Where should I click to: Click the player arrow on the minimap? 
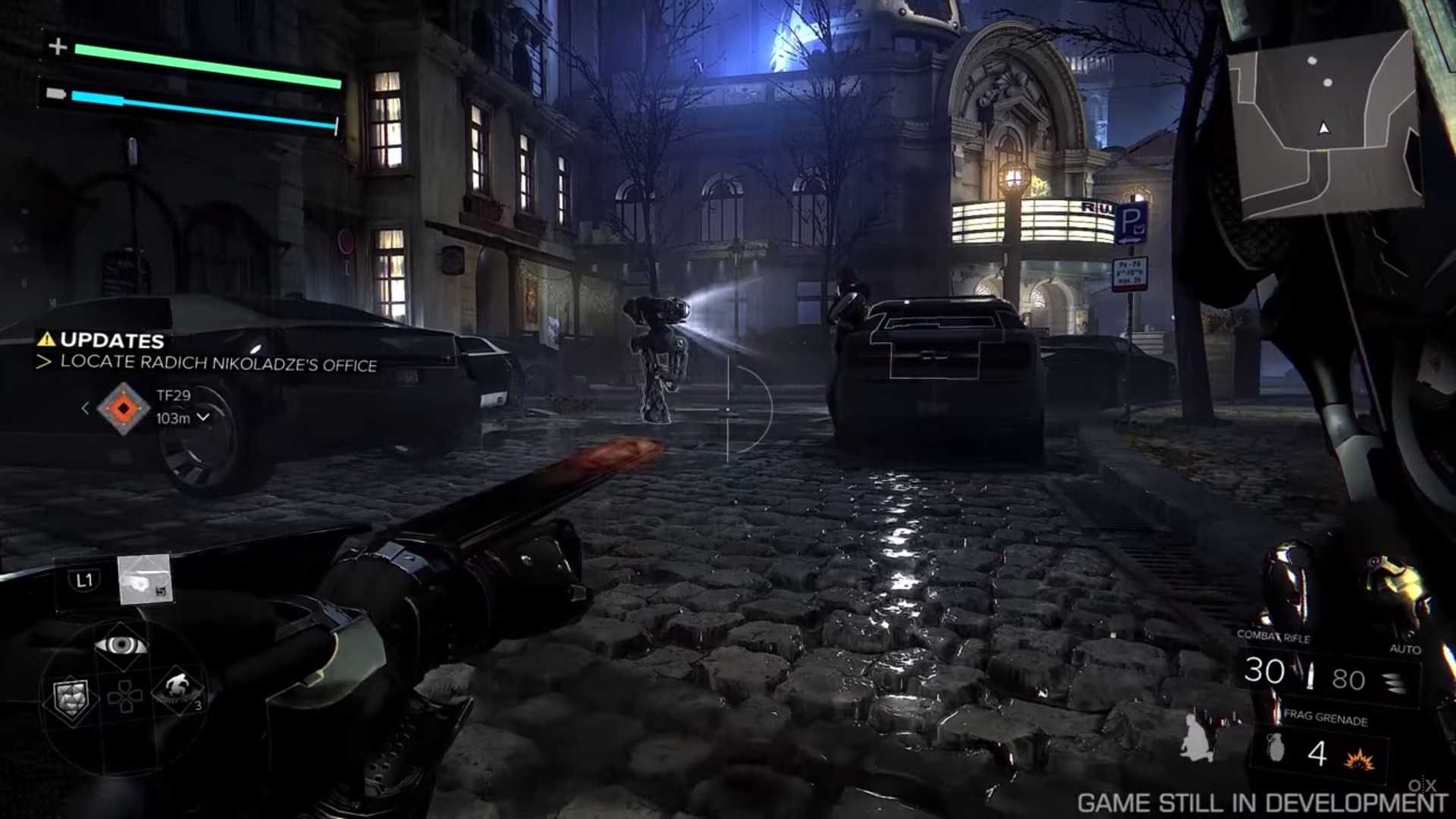(1323, 128)
